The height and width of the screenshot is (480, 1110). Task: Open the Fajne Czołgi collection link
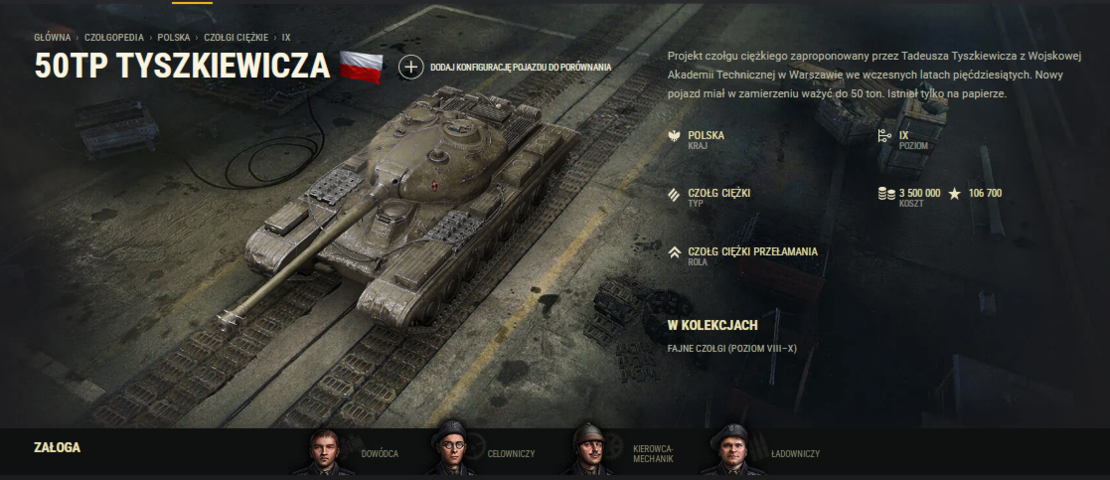(x=731, y=349)
